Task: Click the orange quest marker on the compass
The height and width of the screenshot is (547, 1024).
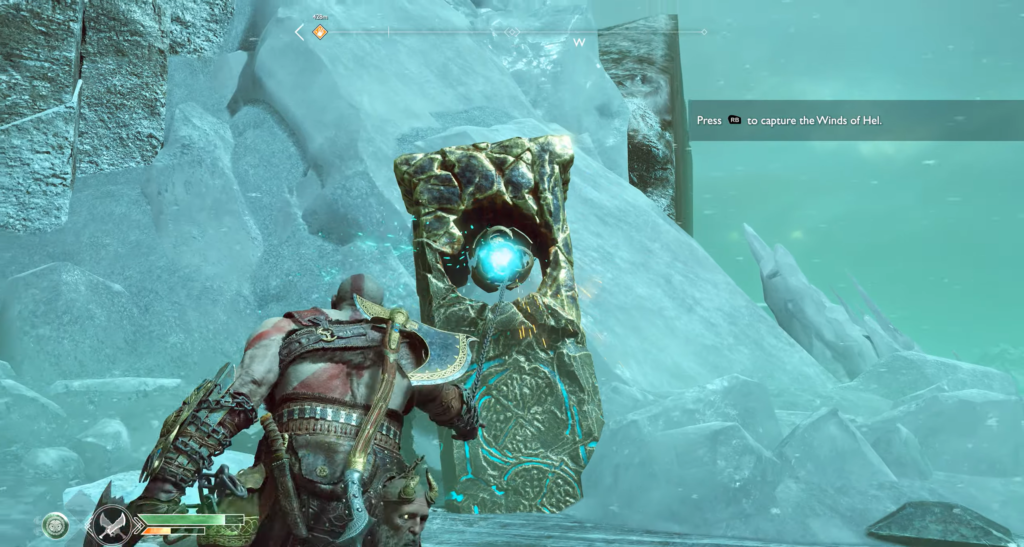Action: pos(320,32)
